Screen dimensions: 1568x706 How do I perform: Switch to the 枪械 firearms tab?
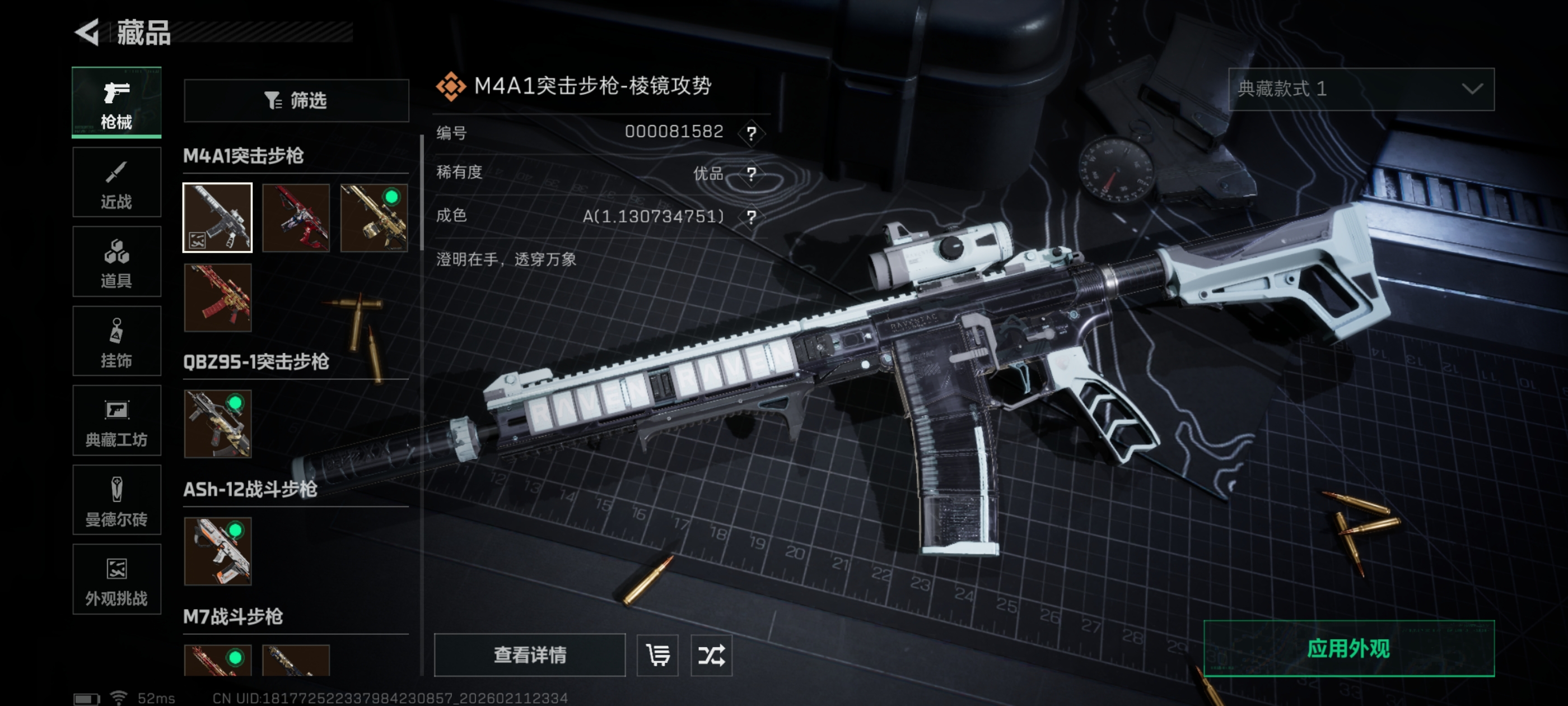coord(116,103)
